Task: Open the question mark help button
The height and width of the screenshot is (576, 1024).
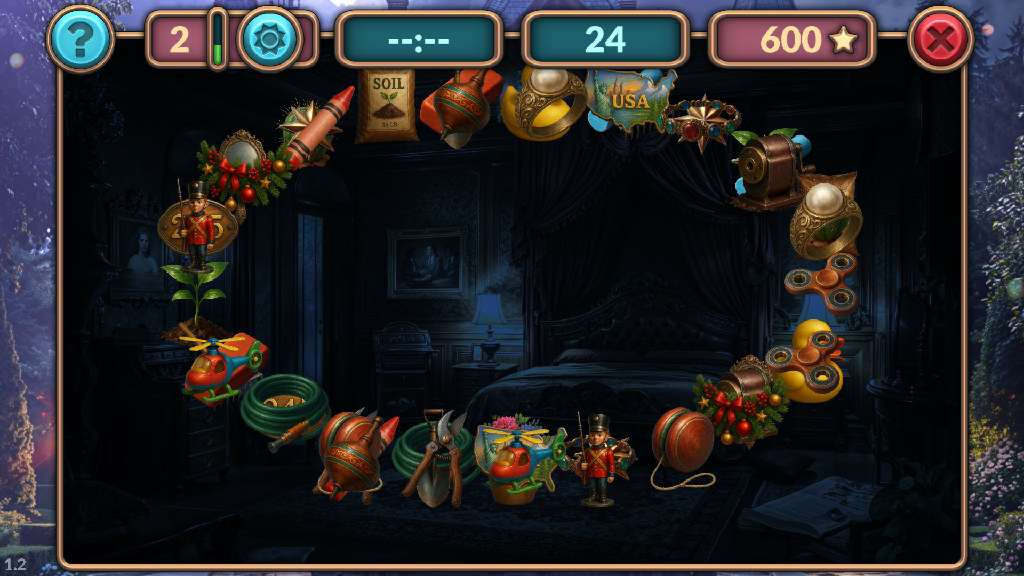Action: tap(80, 39)
